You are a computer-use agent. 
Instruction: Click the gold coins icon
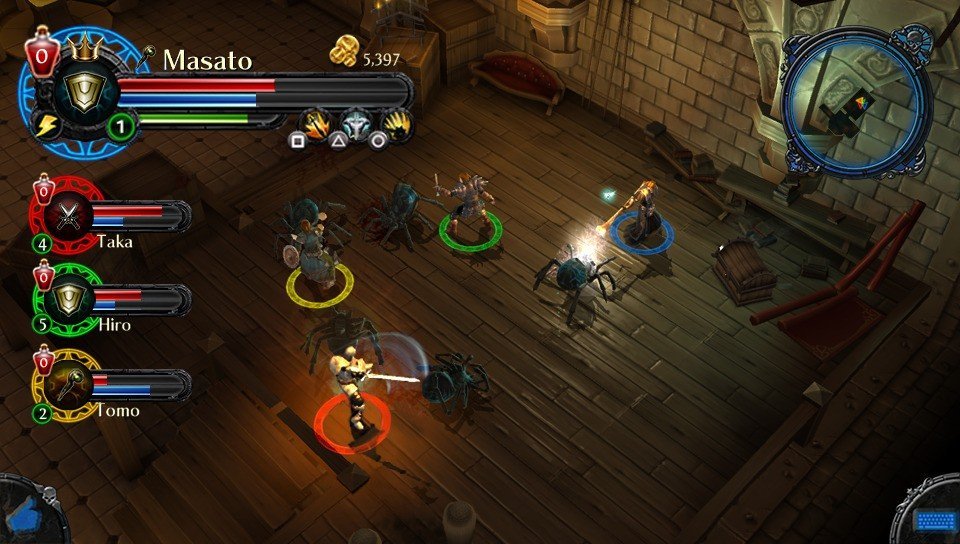[343, 57]
